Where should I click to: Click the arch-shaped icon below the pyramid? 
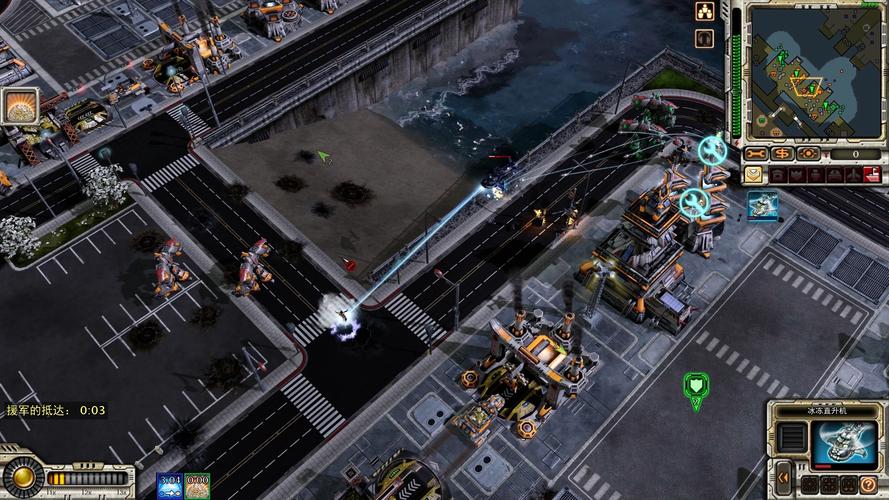click(x=706, y=38)
